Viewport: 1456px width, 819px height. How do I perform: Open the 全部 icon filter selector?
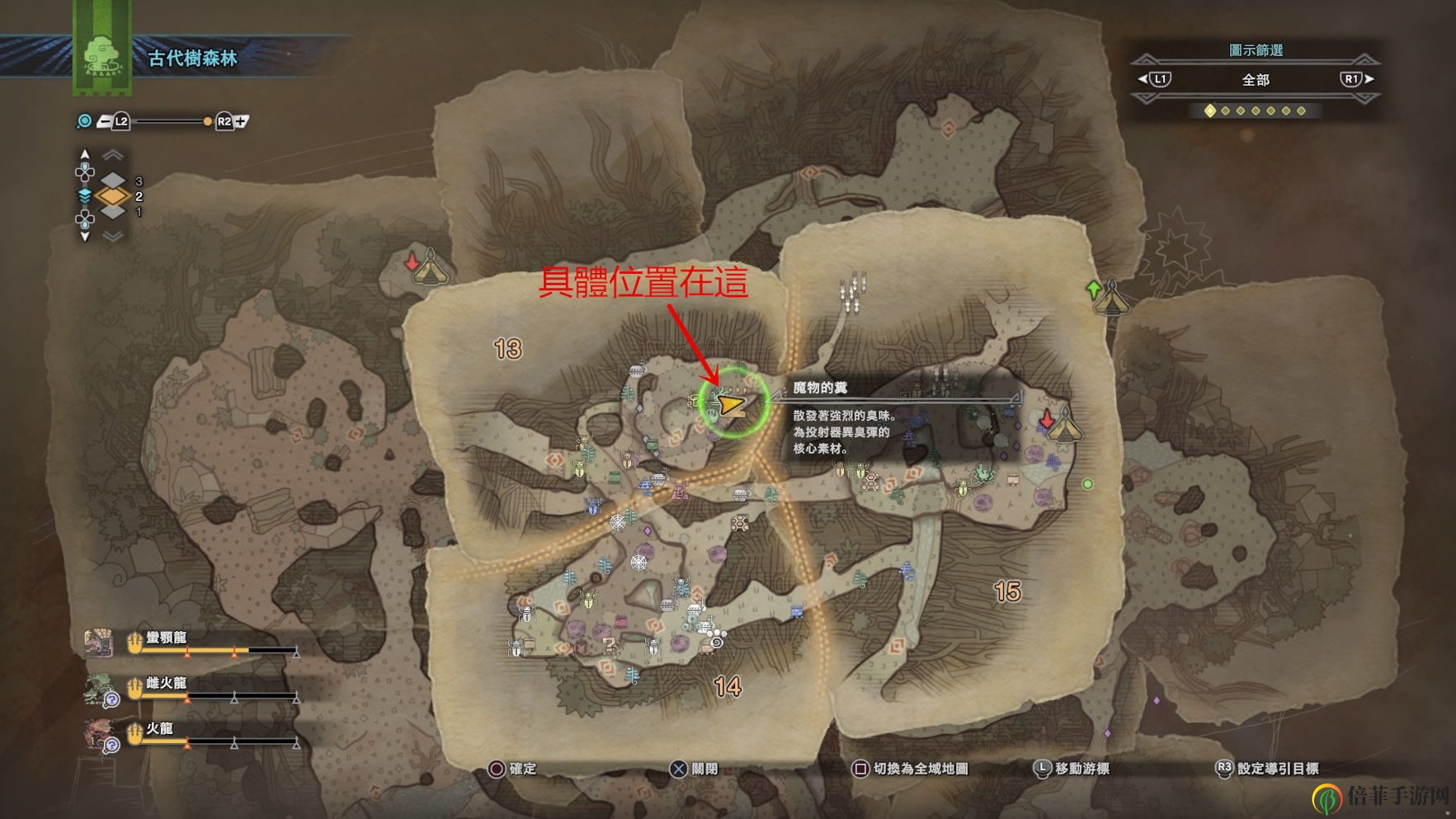pos(1256,80)
